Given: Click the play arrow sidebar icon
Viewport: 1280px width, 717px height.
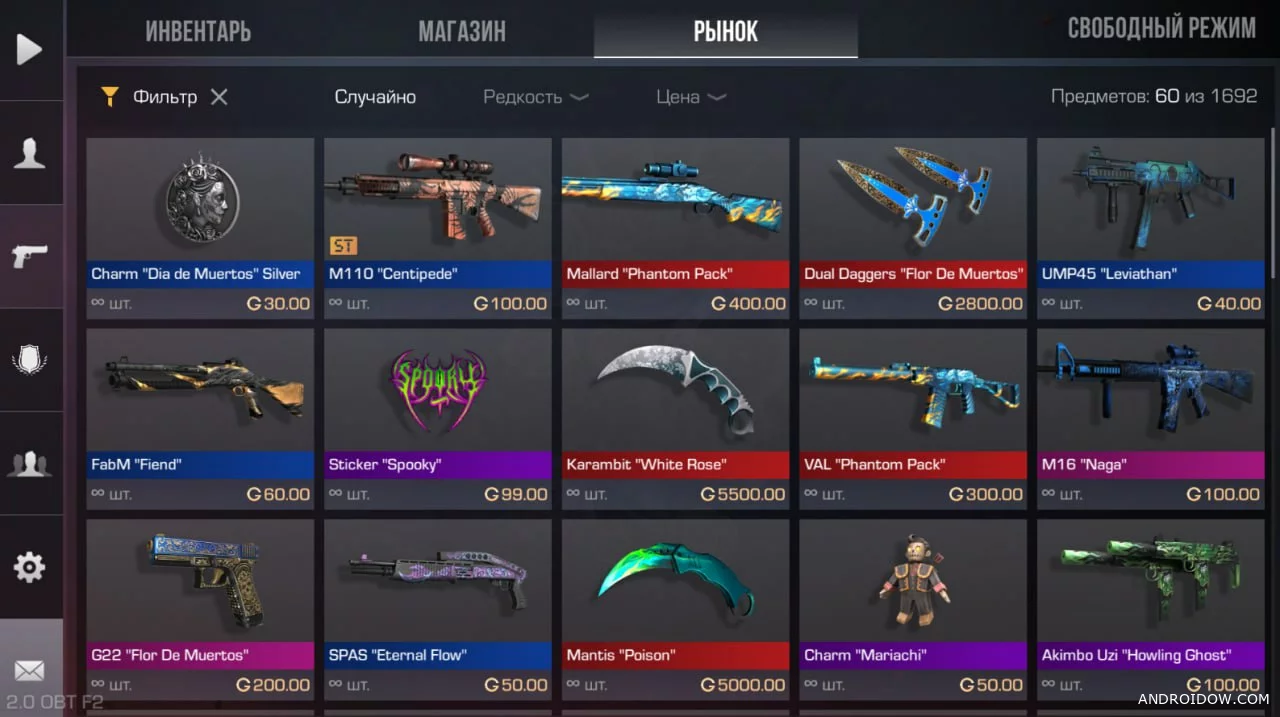Looking at the screenshot, I should [30, 49].
